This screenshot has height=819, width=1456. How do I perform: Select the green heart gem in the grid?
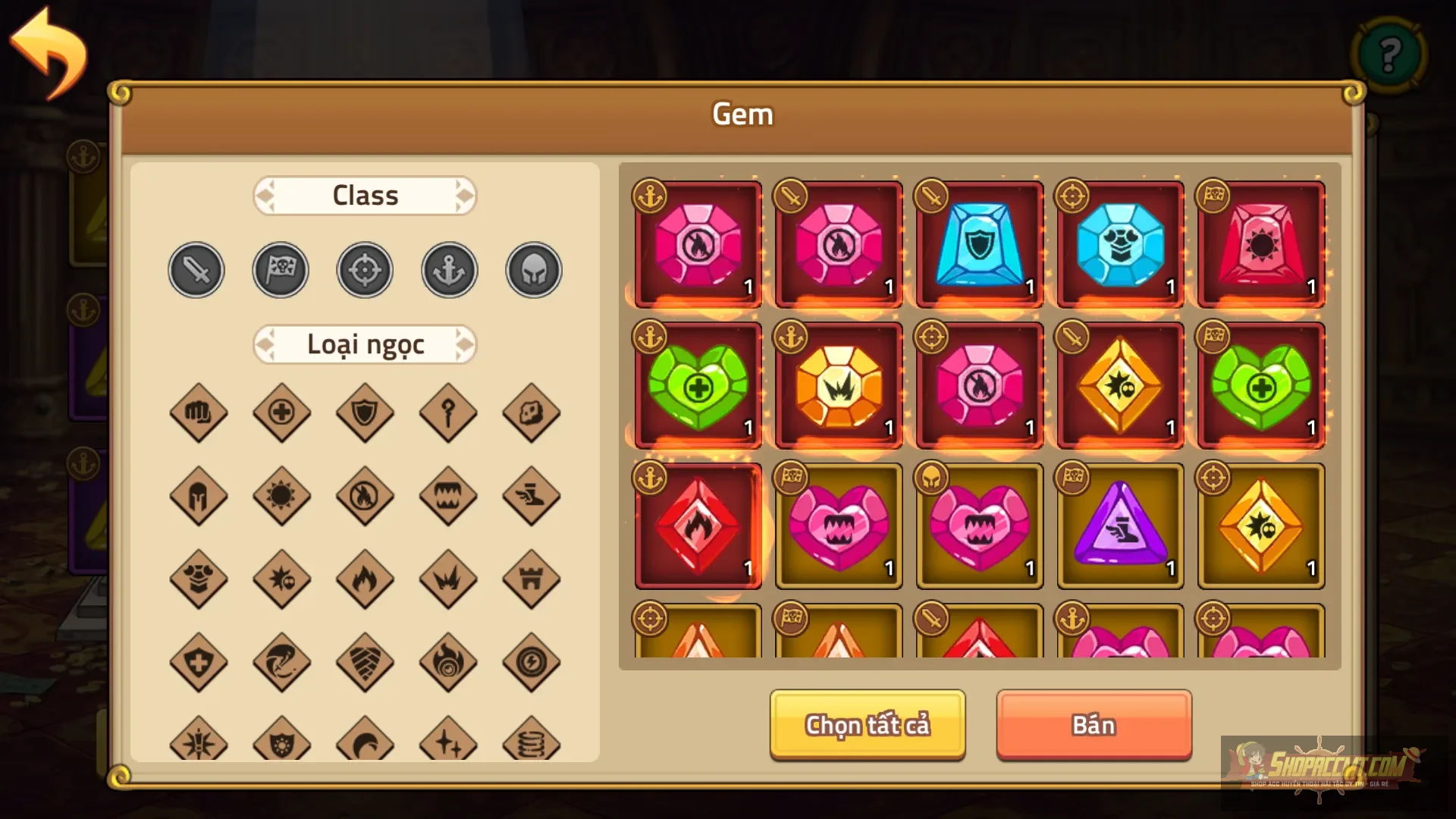tap(697, 385)
